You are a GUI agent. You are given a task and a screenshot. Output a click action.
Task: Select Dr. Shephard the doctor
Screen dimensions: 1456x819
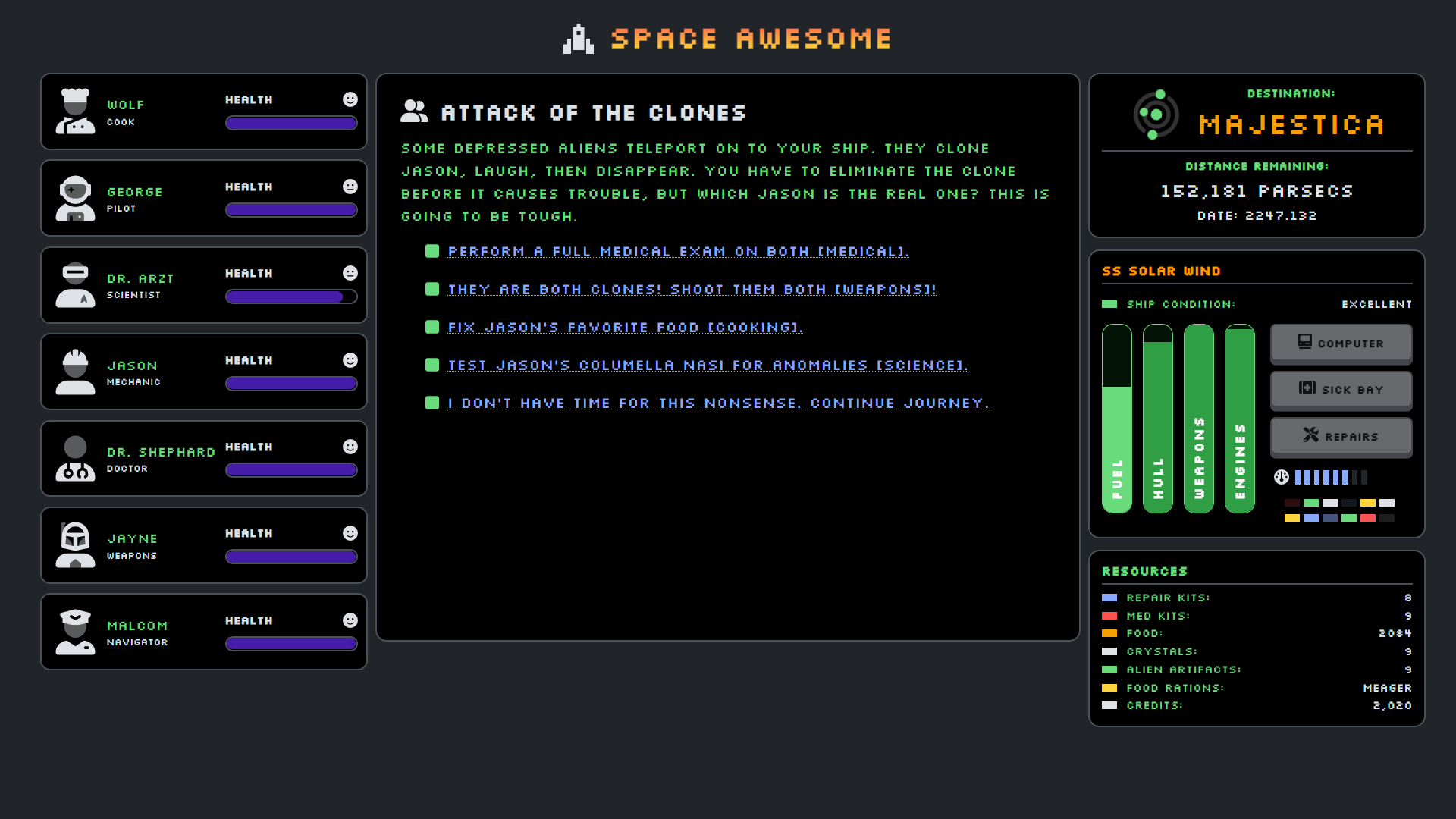(x=203, y=458)
